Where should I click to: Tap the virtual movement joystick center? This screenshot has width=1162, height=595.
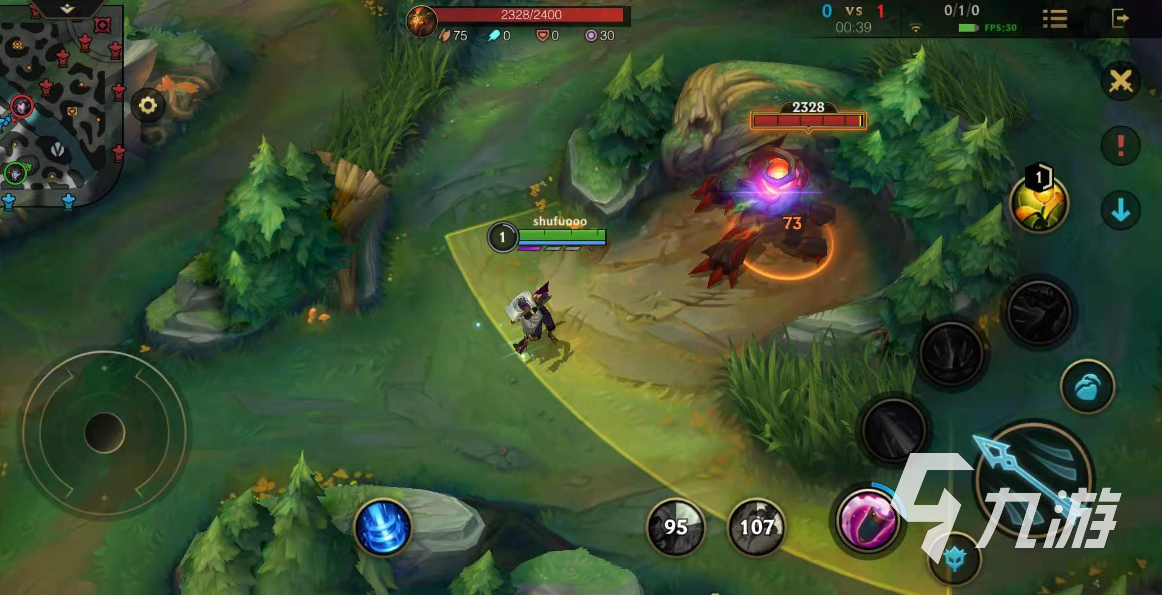(104, 433)
